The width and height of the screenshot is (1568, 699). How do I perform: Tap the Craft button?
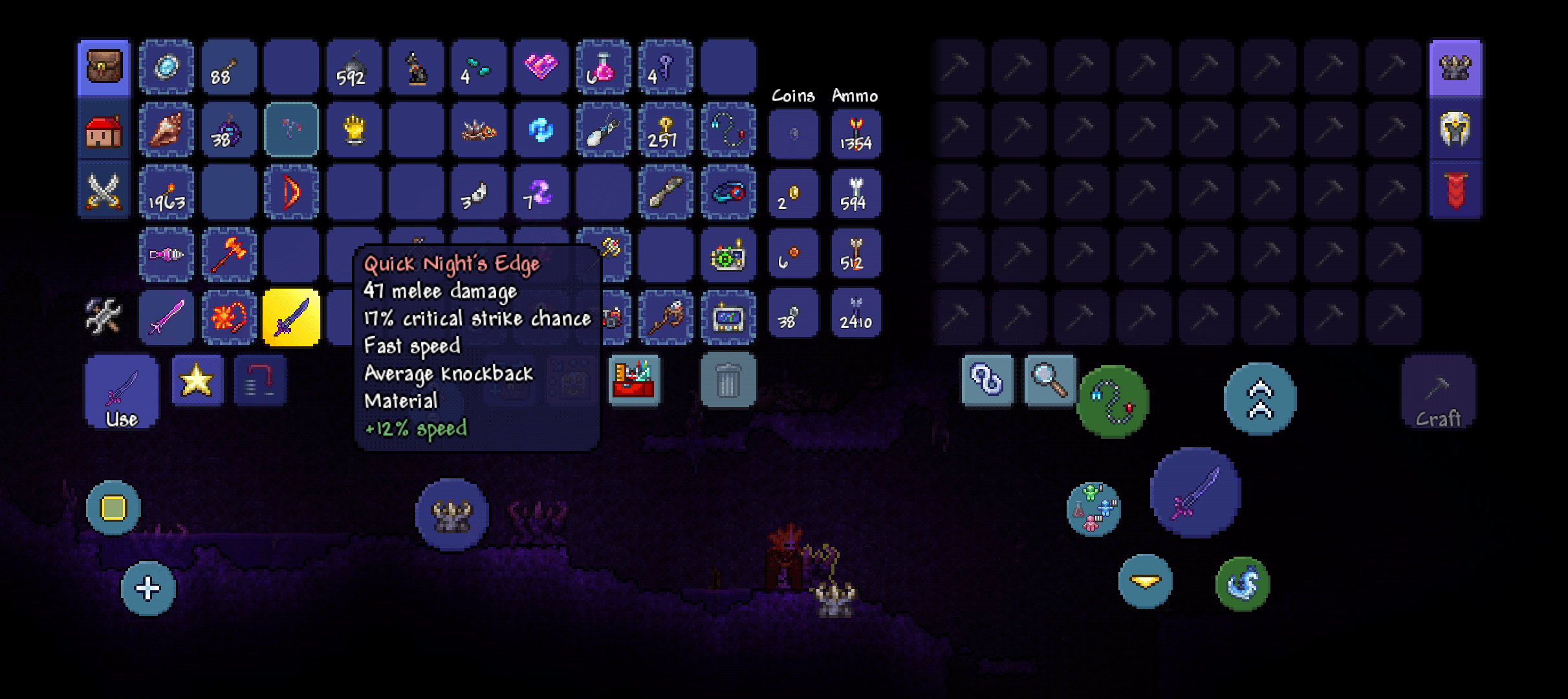click(1438, 392)
